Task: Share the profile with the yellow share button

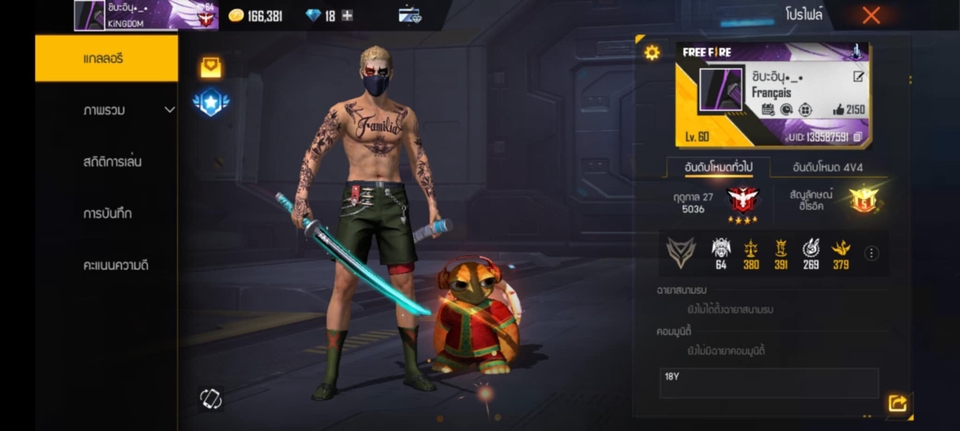Action: pos(897,403)
